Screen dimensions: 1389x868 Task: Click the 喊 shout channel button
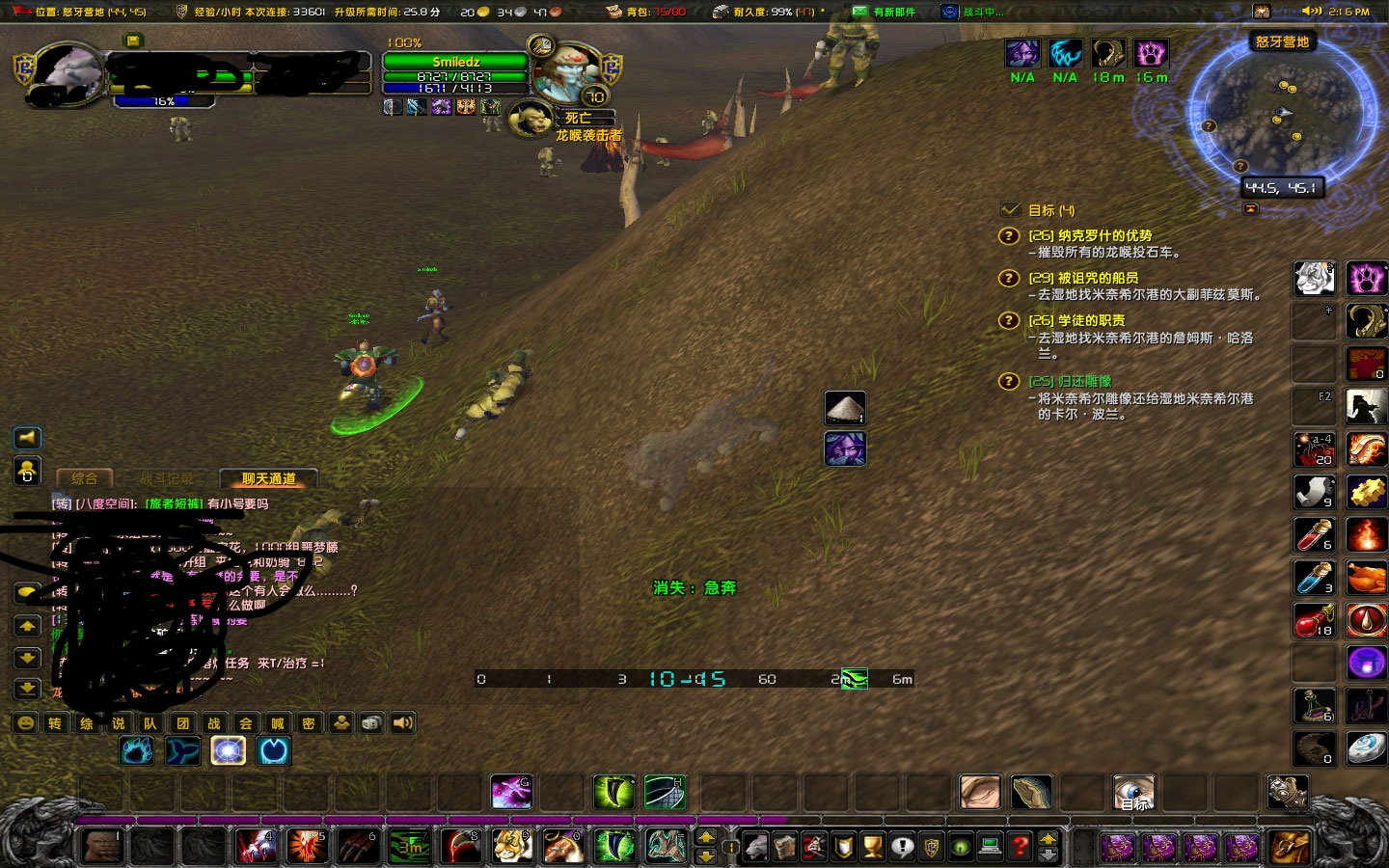(x=278, y=723)
